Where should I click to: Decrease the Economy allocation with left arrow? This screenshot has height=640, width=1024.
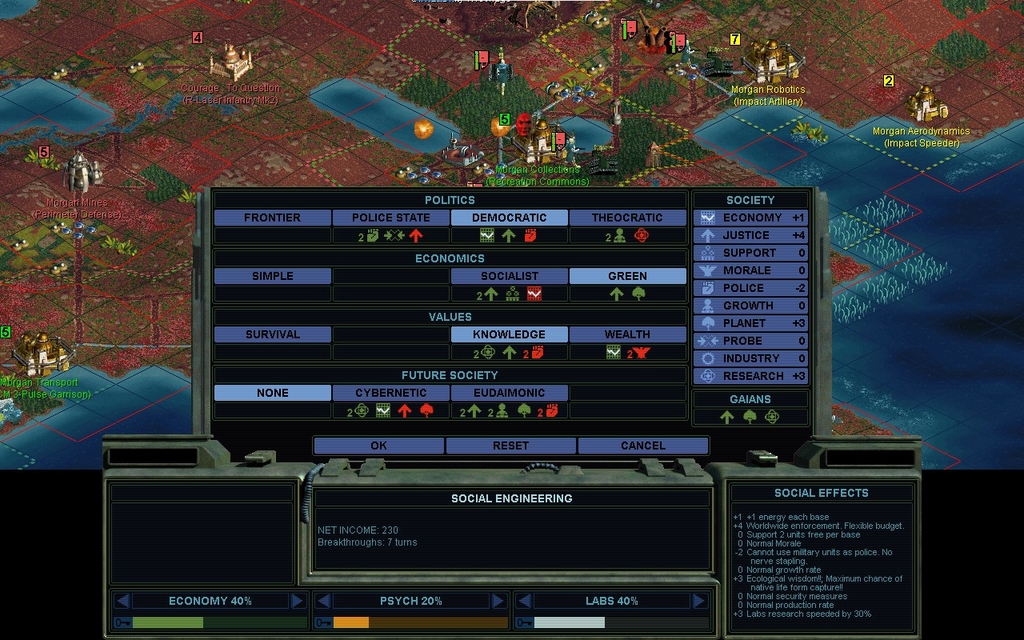[x=122, y=601]
